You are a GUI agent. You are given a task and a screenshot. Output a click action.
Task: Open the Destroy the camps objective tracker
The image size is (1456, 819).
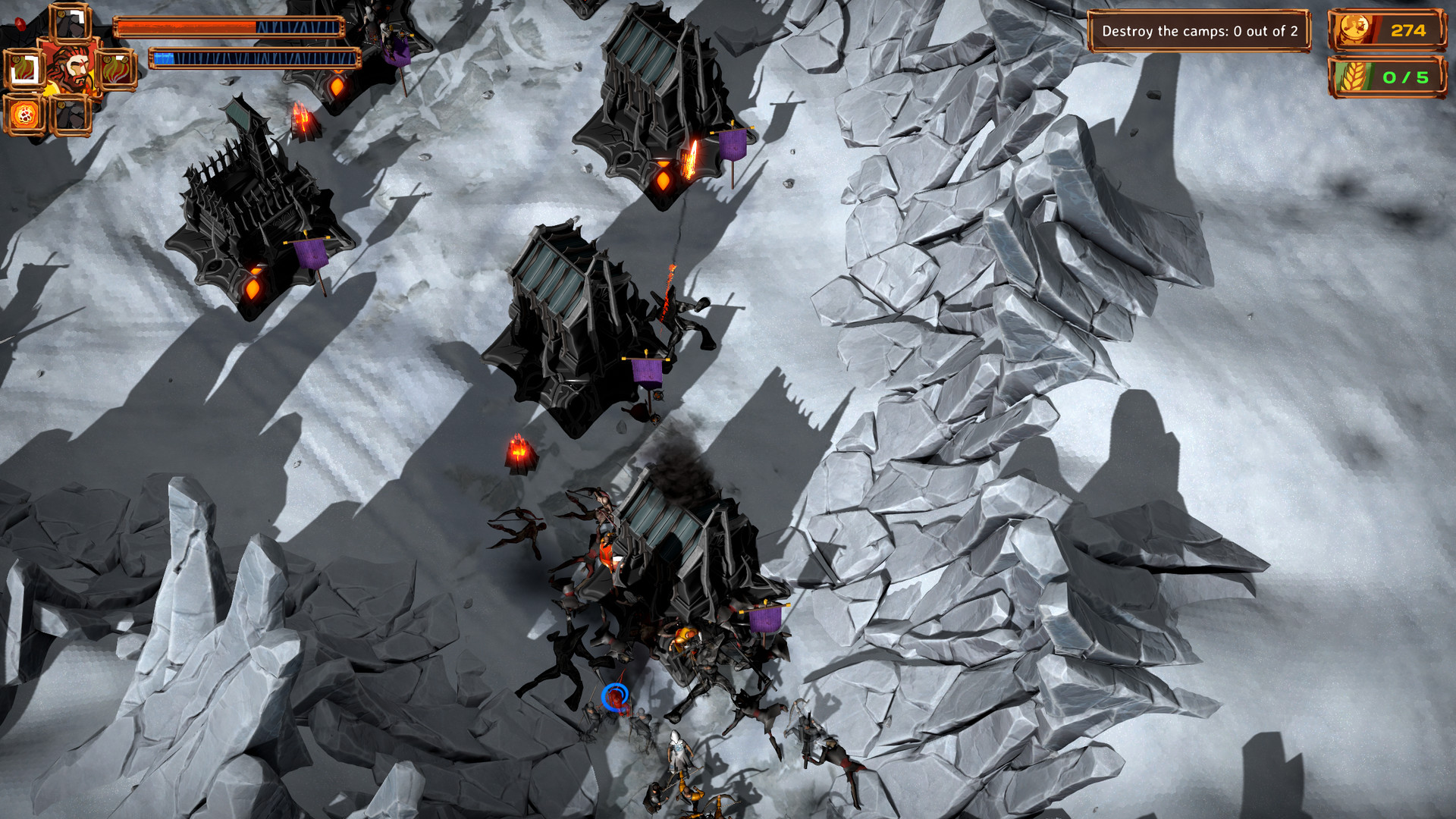click(1199, 31)
